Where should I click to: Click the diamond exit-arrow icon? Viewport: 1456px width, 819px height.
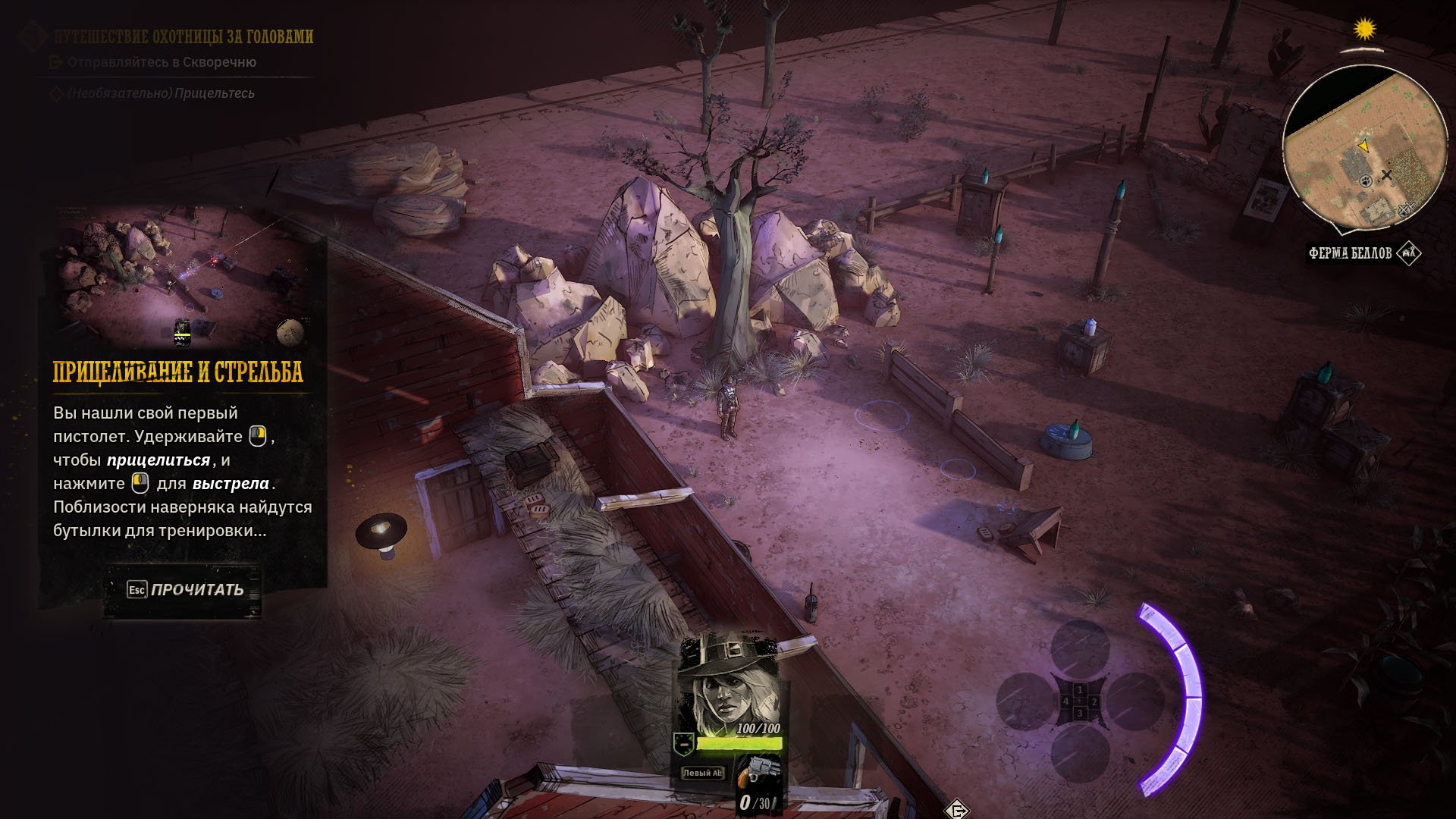[x=956, y=811]
